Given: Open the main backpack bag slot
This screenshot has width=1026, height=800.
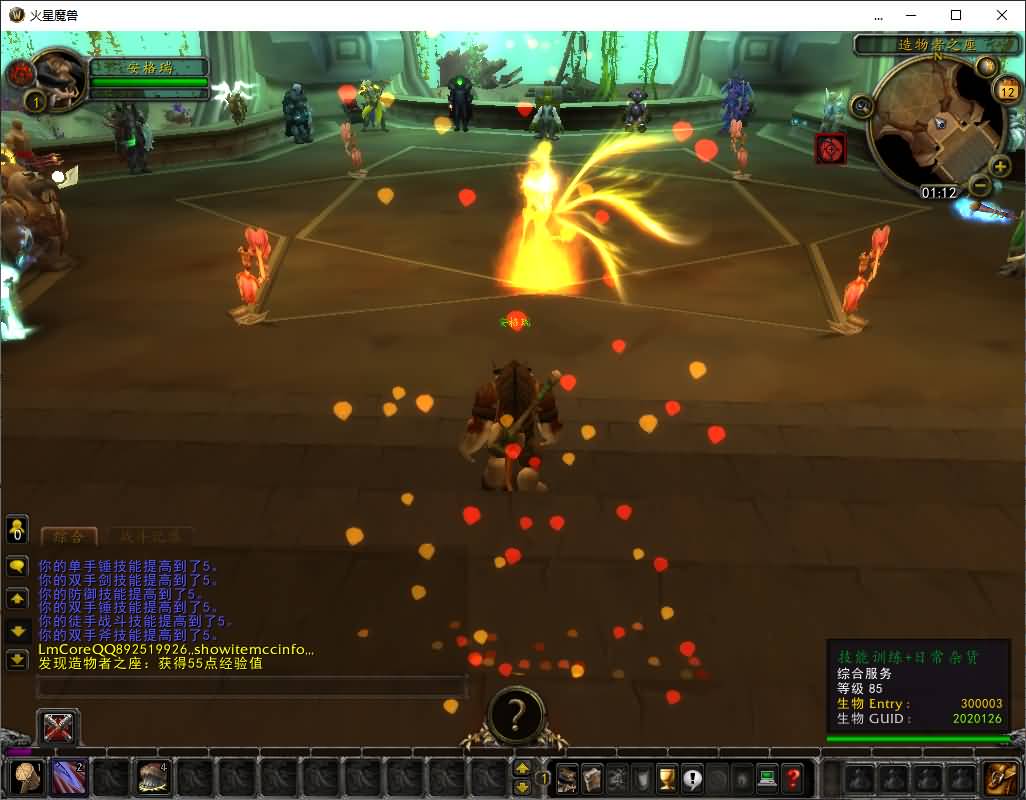Looking at the screenshot, I should [x=1000, y=778].
